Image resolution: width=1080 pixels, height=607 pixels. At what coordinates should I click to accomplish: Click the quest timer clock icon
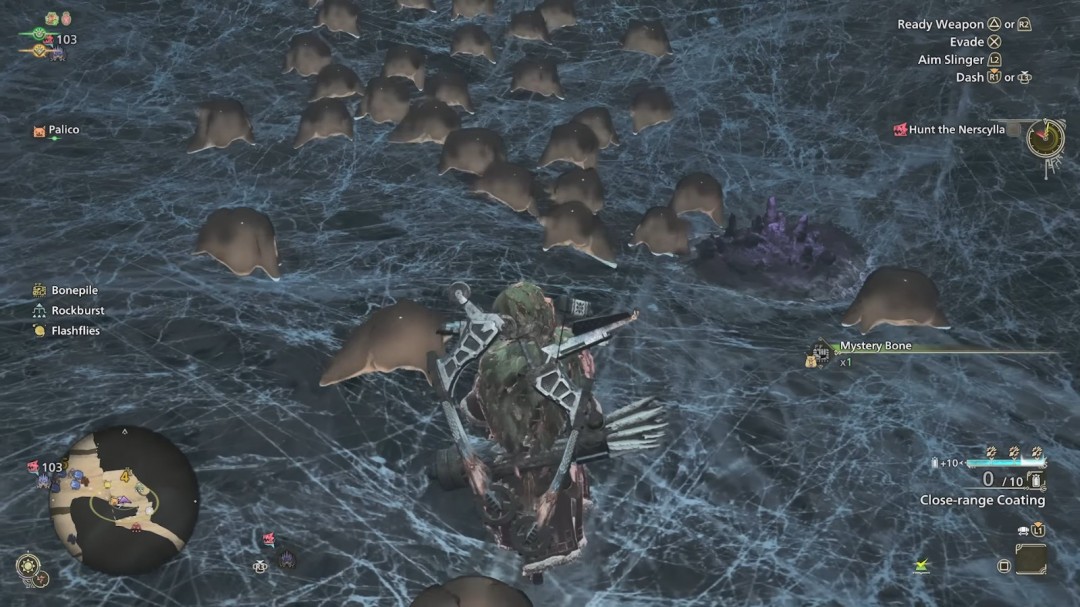coord(1045,137)
